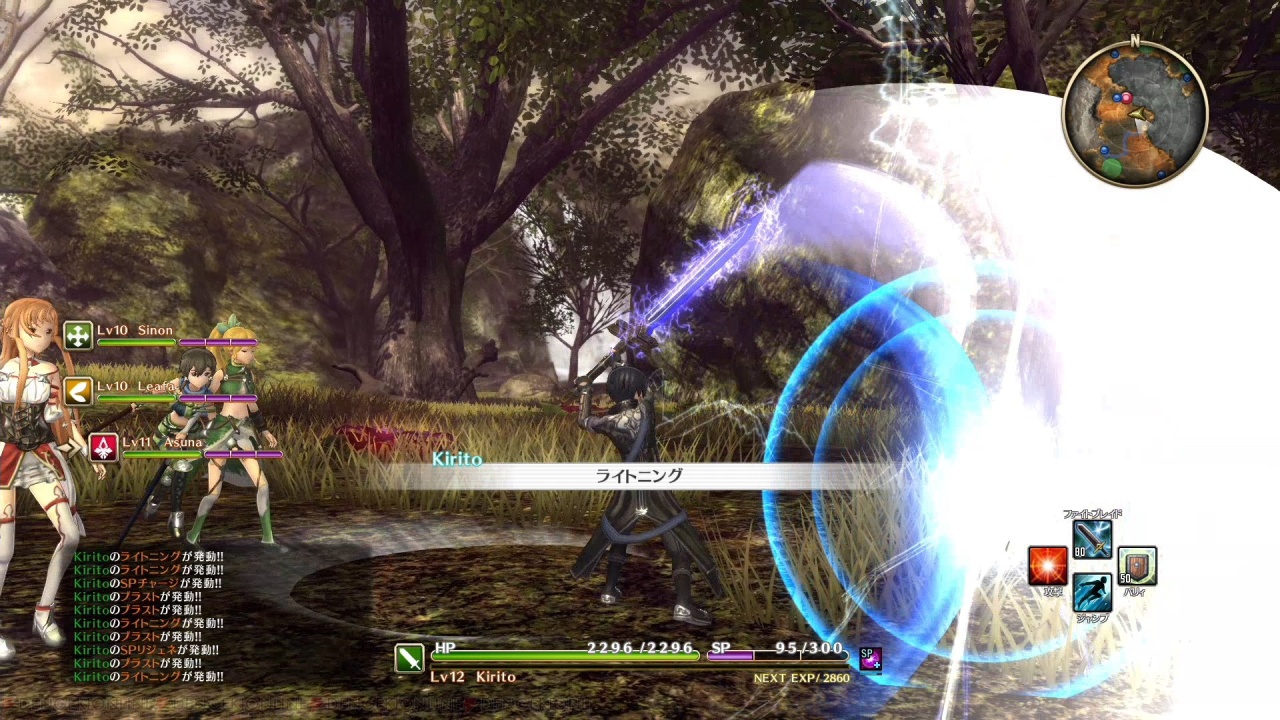Choose Leafa's yellow wing party icon
Screen dimensions: 1280x720
[78, 391]
